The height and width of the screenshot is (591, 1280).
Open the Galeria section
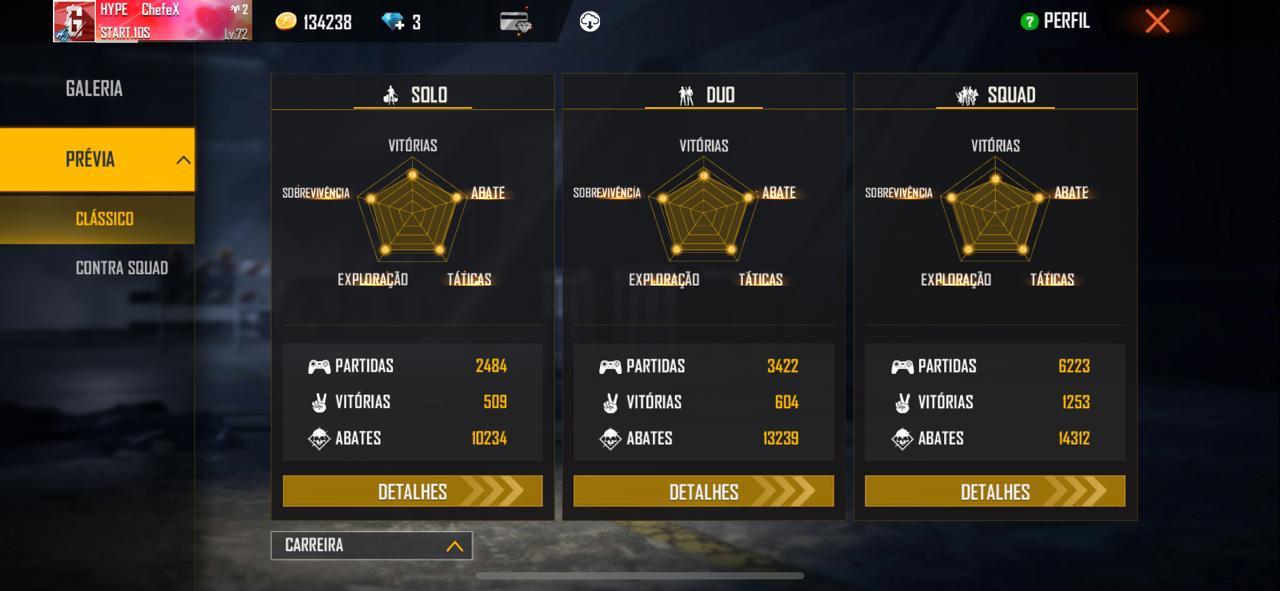[x=95, y=89]
